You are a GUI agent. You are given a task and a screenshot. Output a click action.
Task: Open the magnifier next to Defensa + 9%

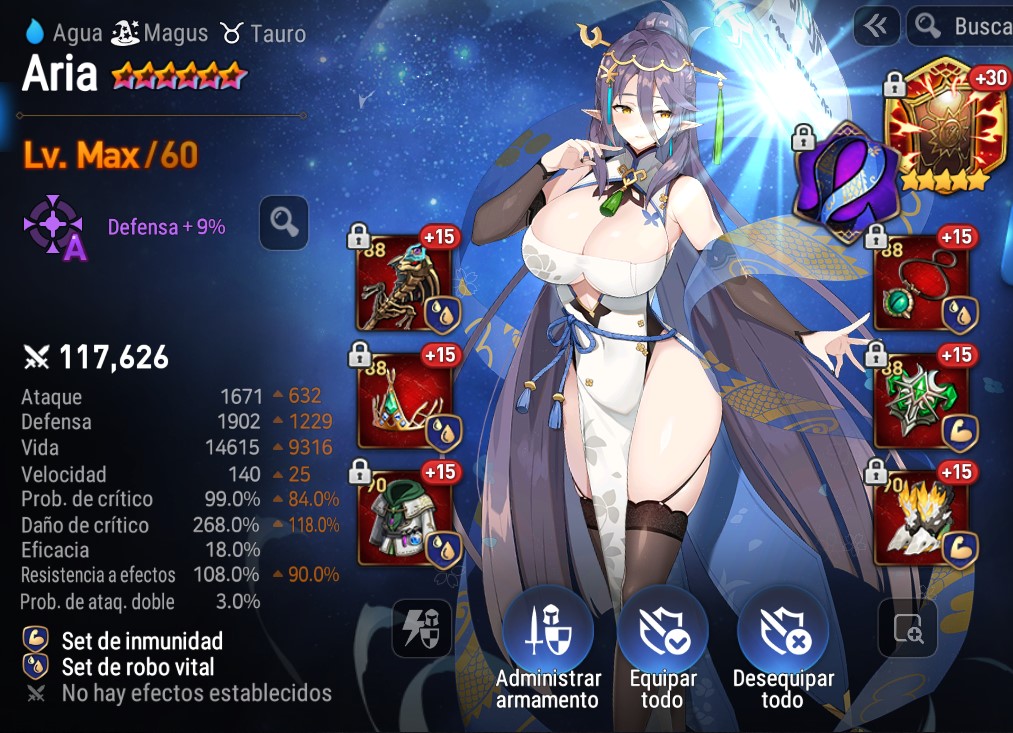click(283, 223)
